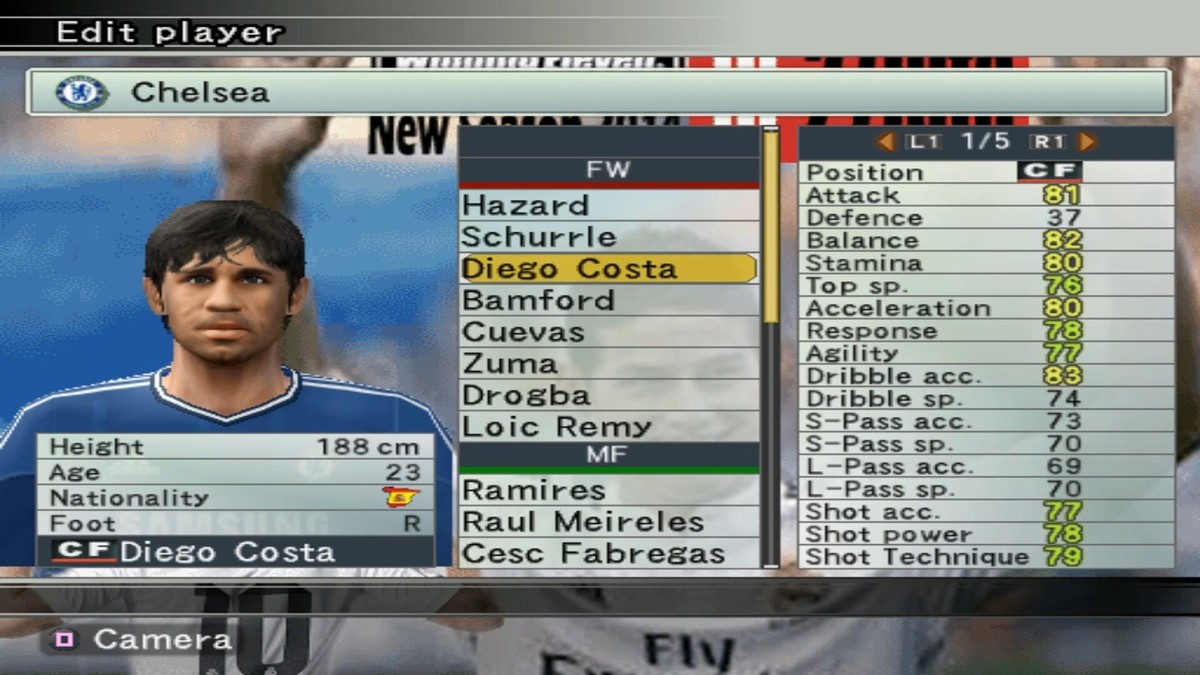Pick Loic Remy in the list
1200x675 pixels.
tap(608, 427)
